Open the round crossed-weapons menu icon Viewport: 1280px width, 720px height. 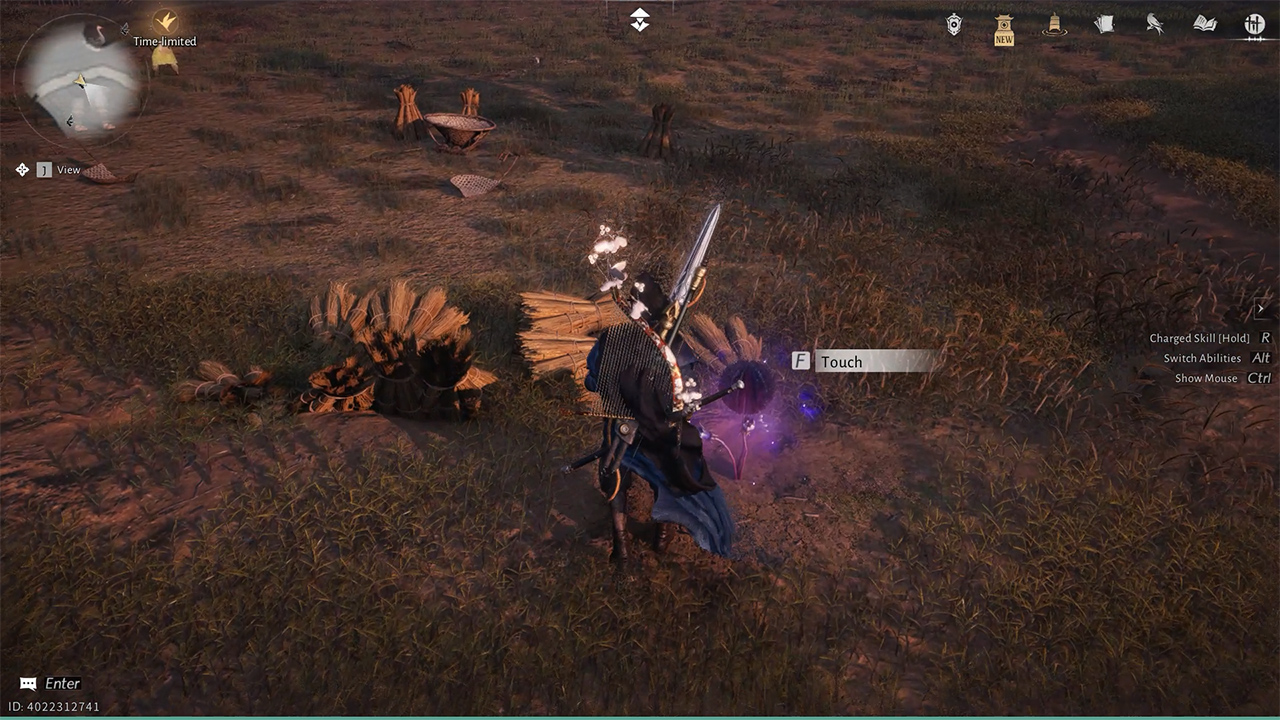(1254, 24)
